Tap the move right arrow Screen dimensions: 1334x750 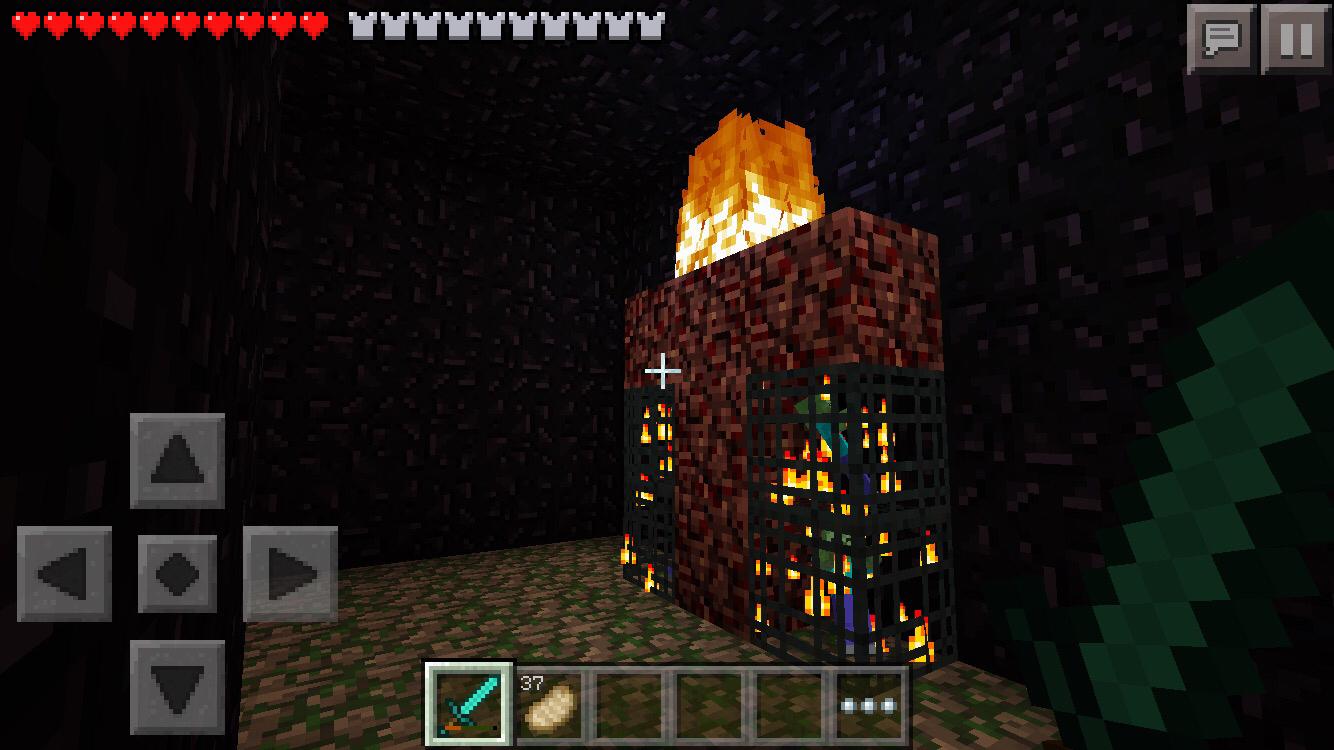coord(290,574)
